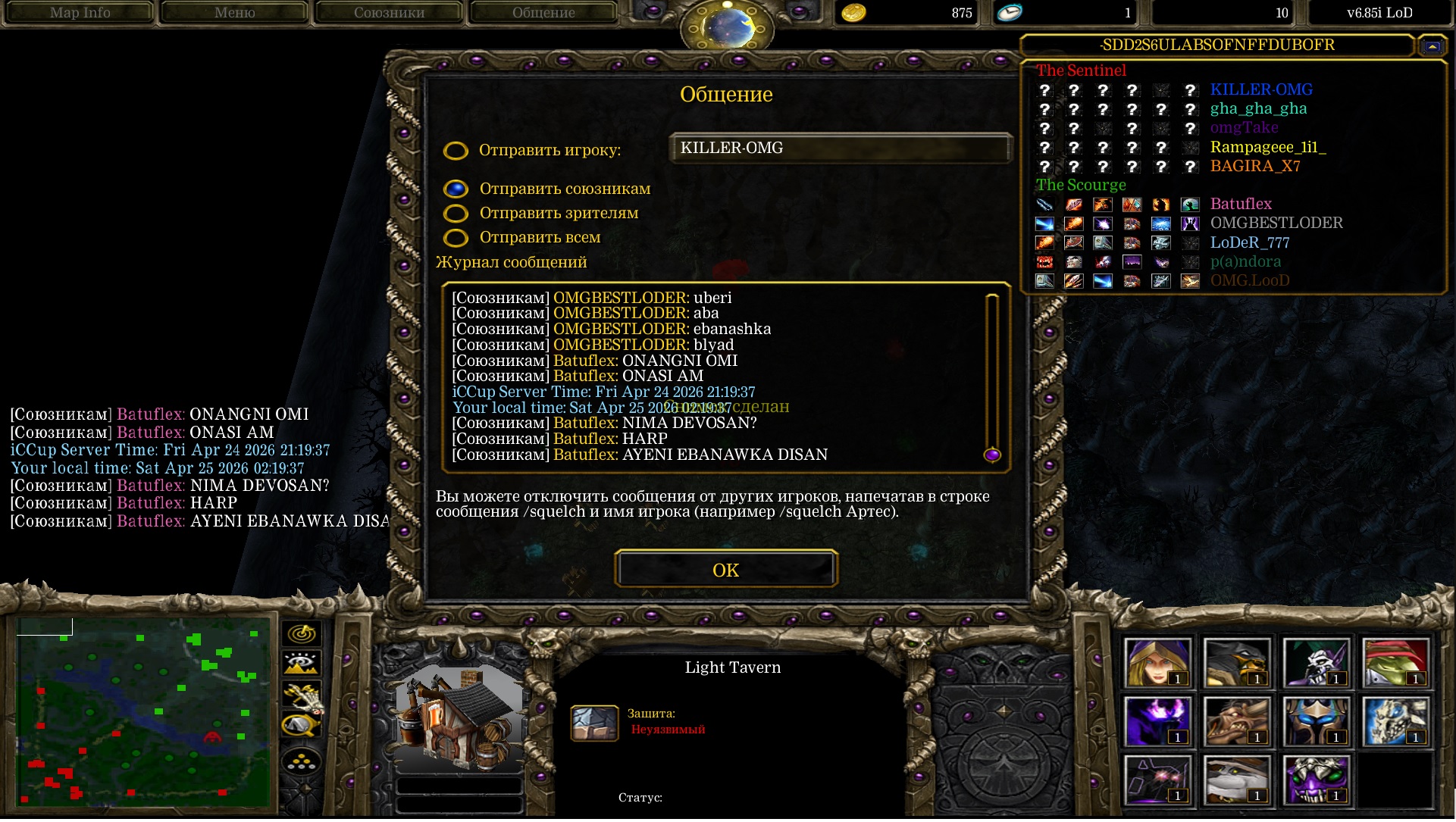Select the "Отправить игроку" radio option

click(x=456, y=151)
